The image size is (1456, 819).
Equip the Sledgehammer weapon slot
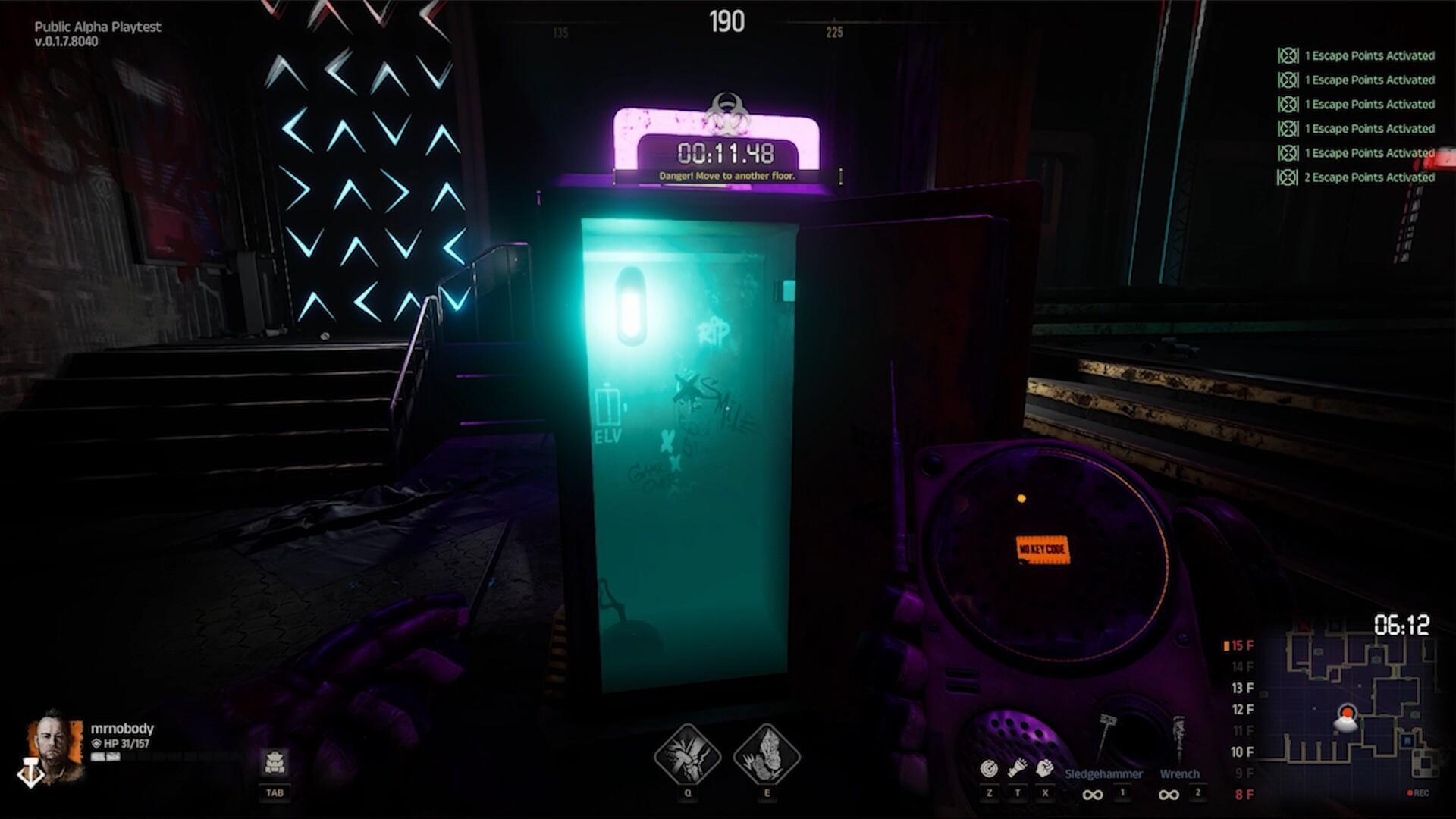(1103, 774)
